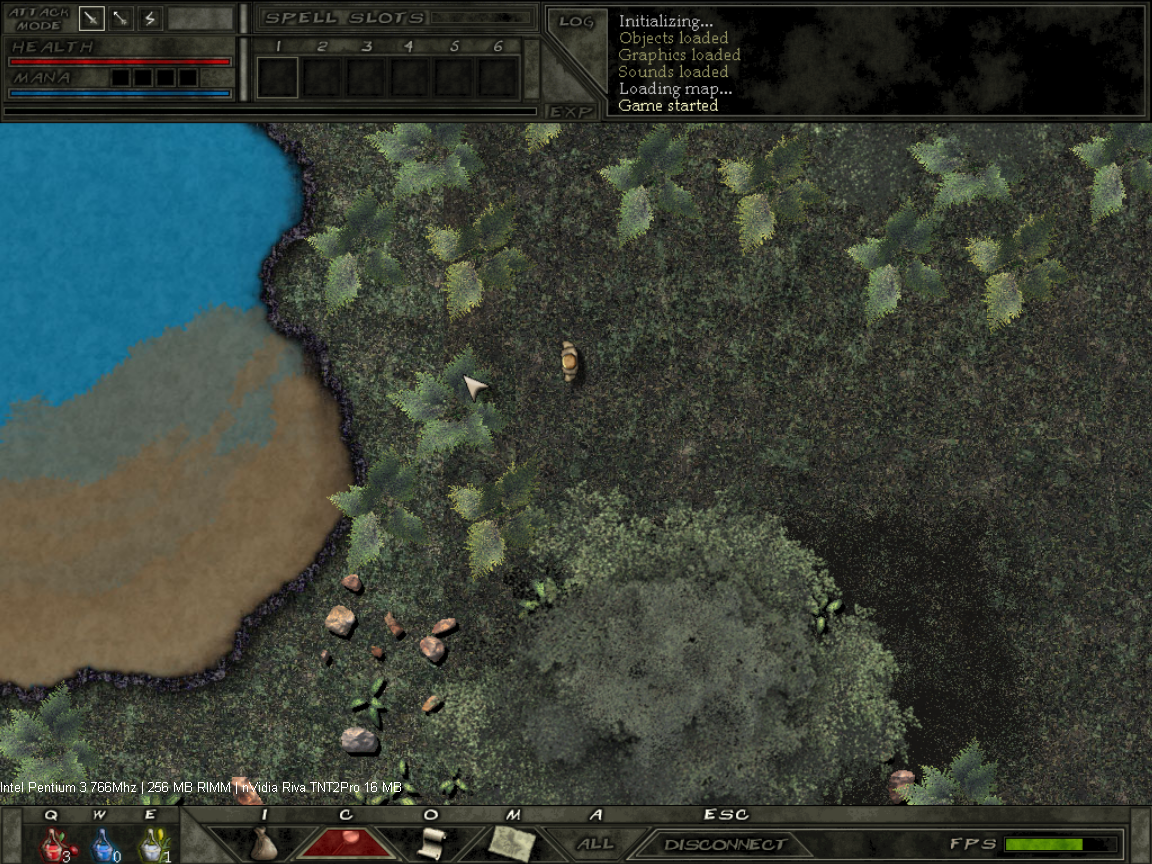Use the red health potion
This screenshot has width=1152, height=864.
pos(53,846)
